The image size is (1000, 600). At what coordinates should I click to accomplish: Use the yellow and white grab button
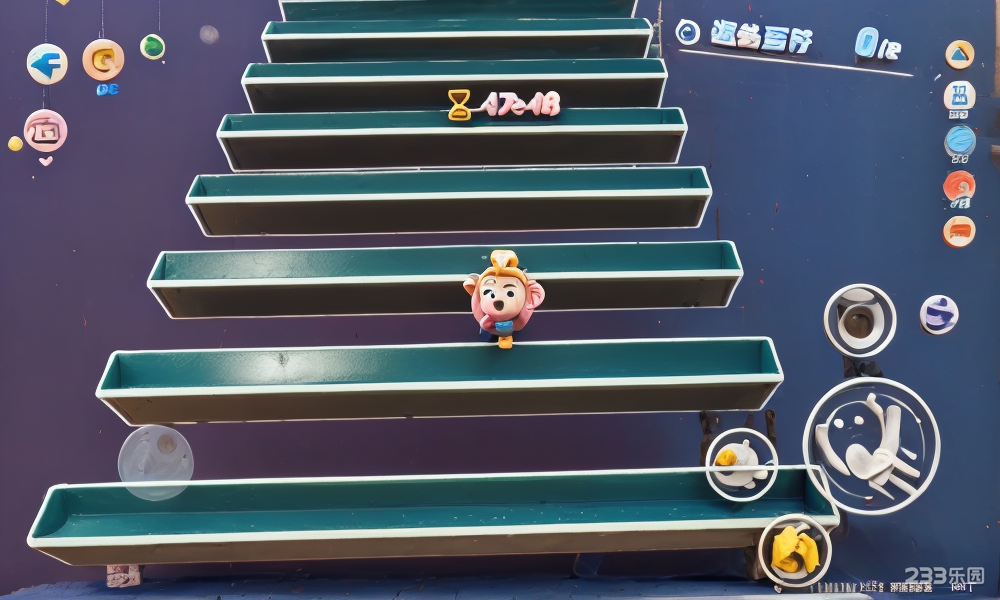coord(741,463)
